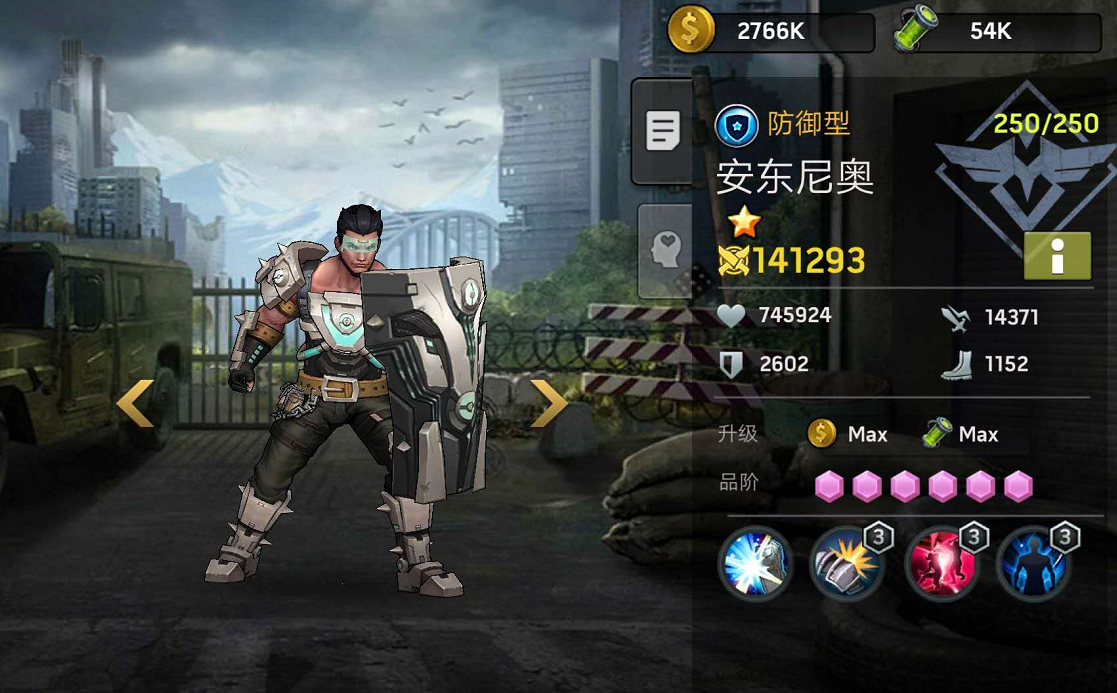This screenshot has width=1117, height=693.
Task: Tap the gold coin currency icon
Action: (x=691, y=31)
